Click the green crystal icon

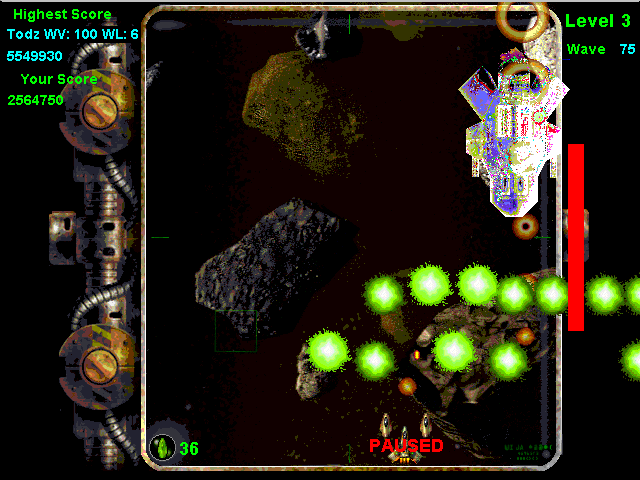click(161, 448)
